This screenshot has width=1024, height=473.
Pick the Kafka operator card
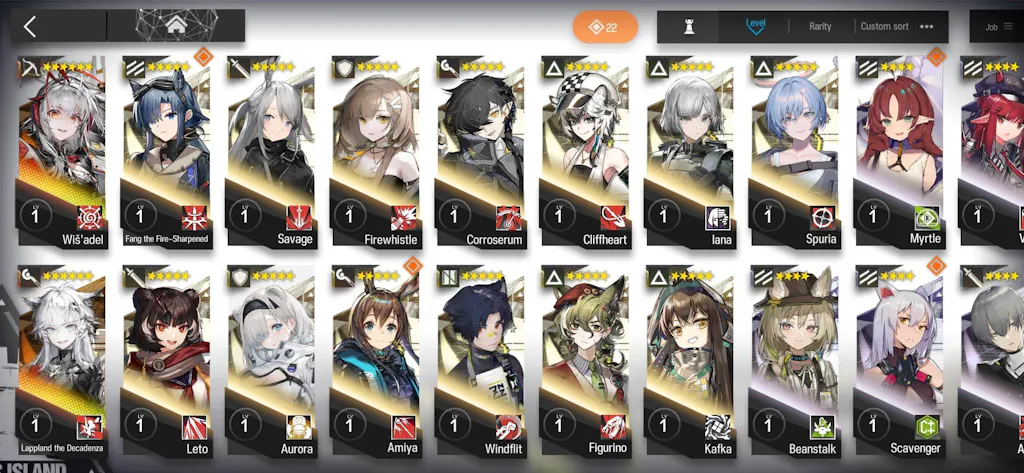(690, 360)
